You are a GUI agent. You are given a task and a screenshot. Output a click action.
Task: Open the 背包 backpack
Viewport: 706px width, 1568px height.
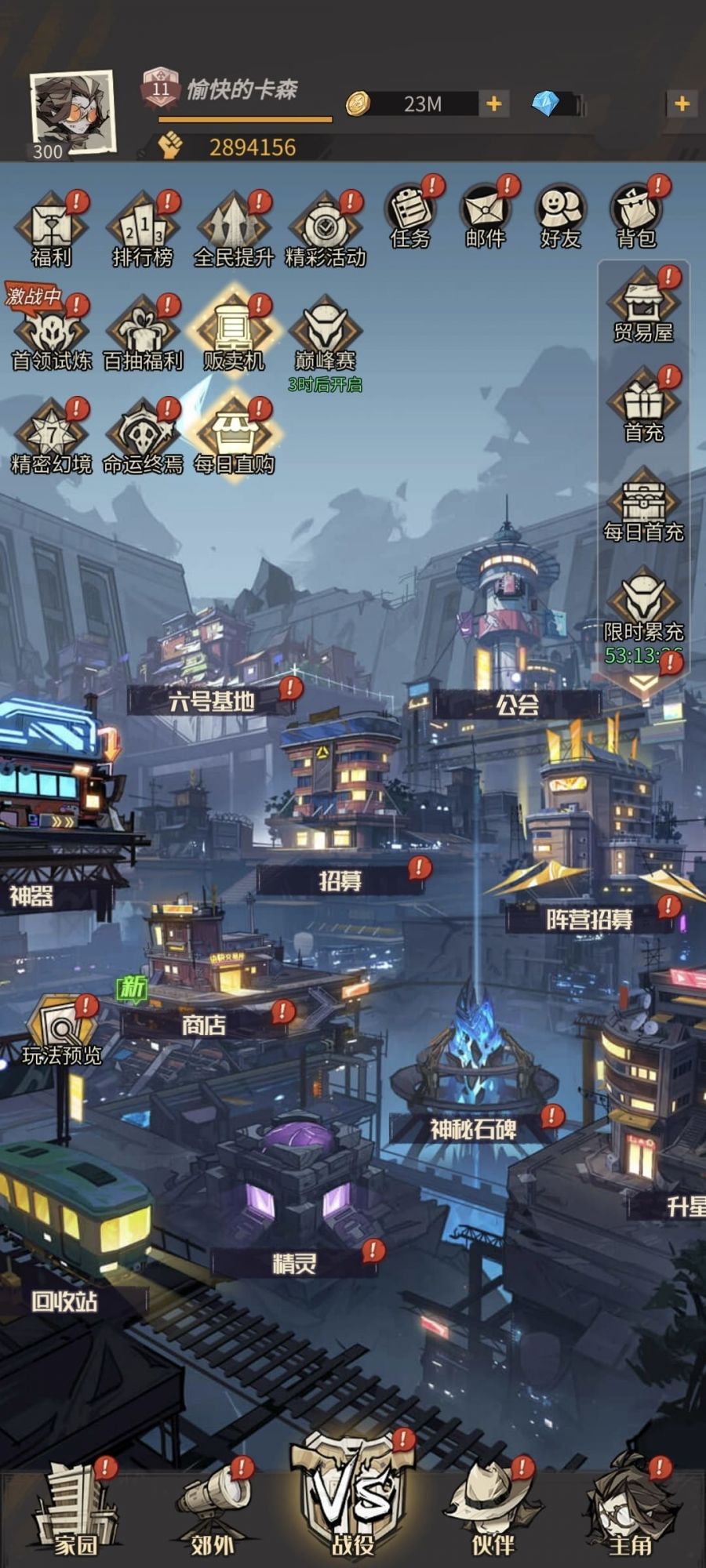click(636, 216)
